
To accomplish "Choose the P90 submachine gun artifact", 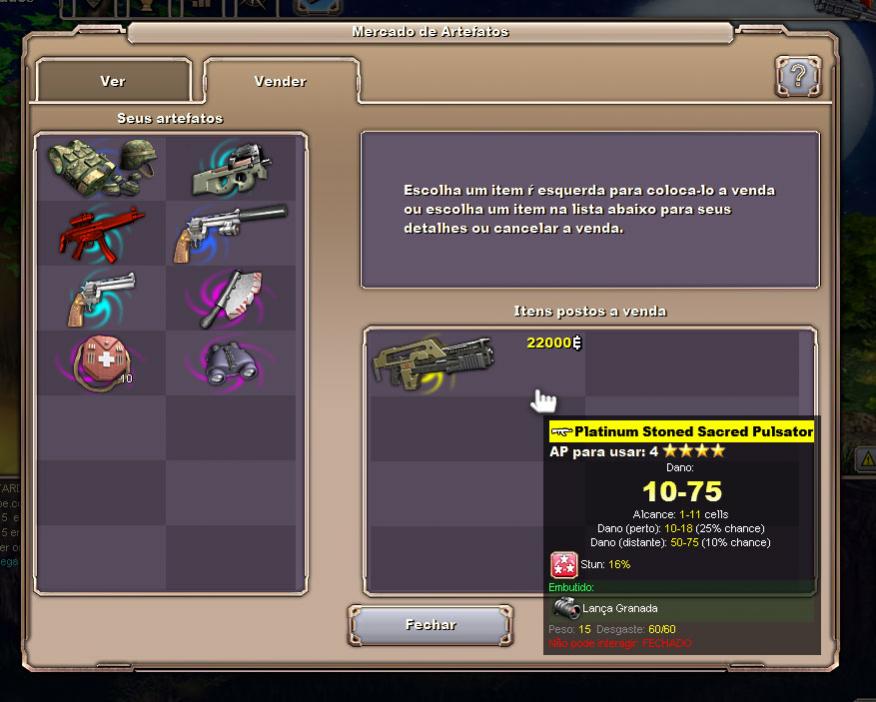I will click(230, 170).
